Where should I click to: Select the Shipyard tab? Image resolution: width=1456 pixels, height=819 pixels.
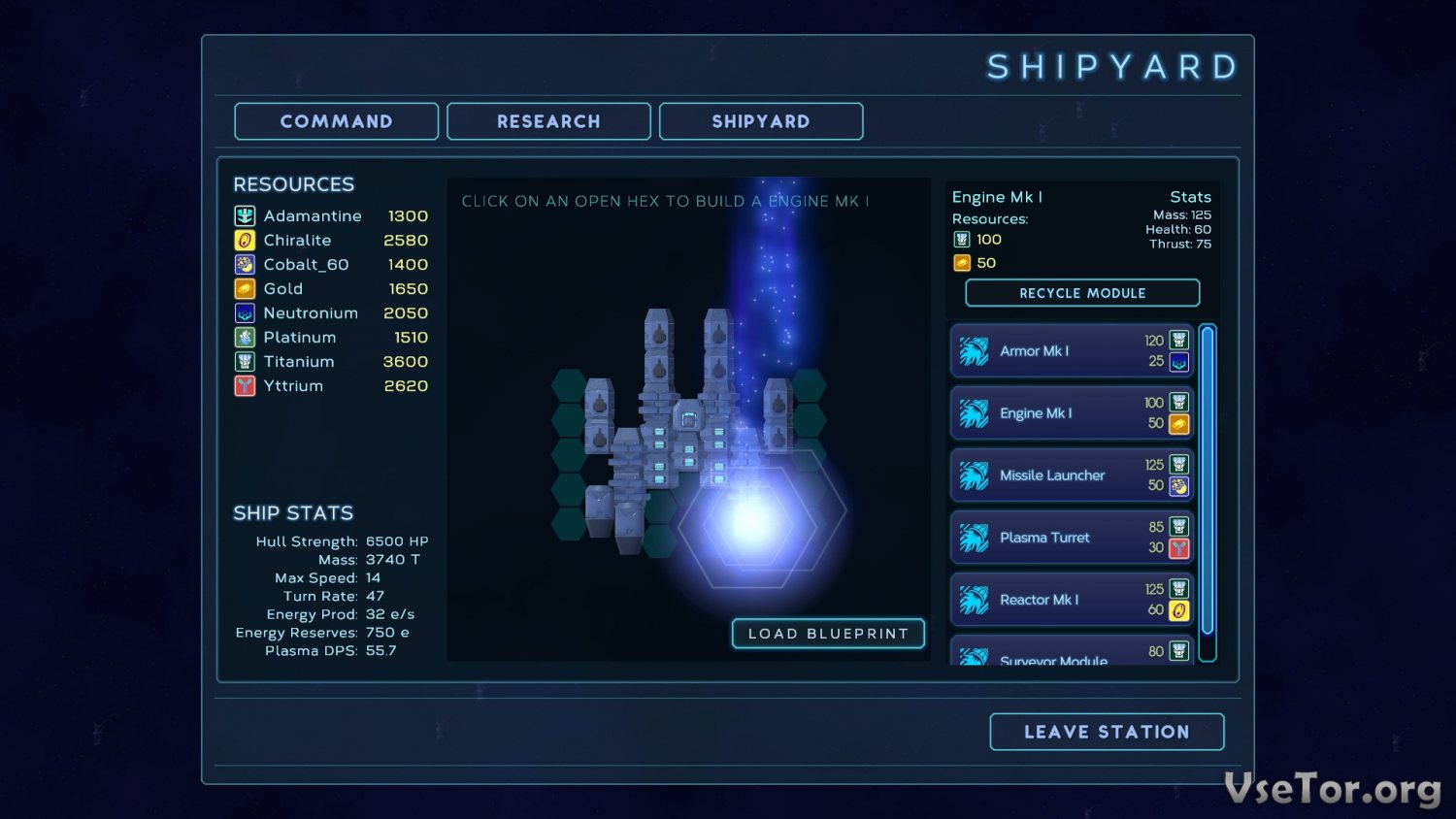(761, 121)
